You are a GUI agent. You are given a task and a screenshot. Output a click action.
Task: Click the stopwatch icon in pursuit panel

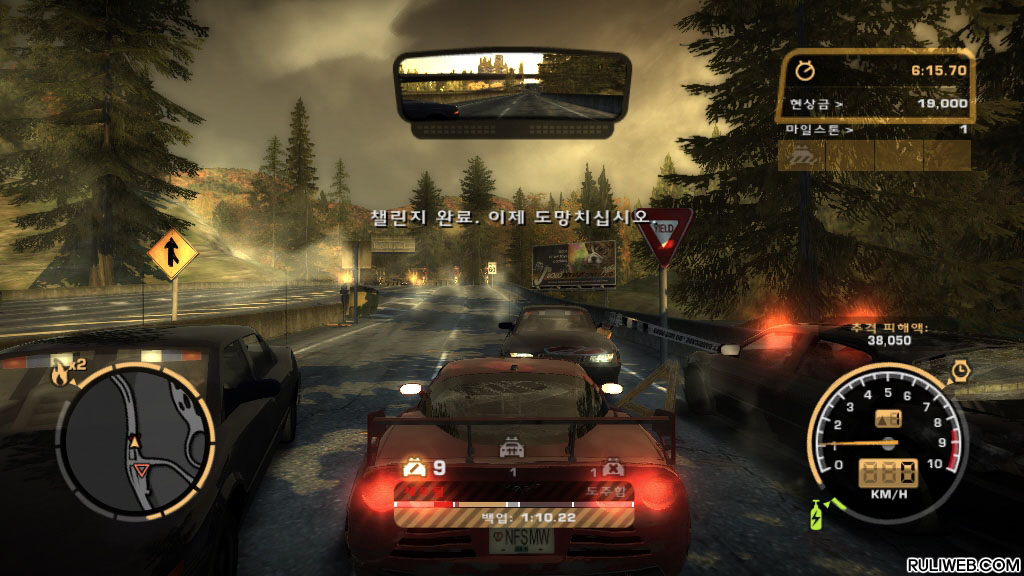pyautogui.click(x=803, y=70)
